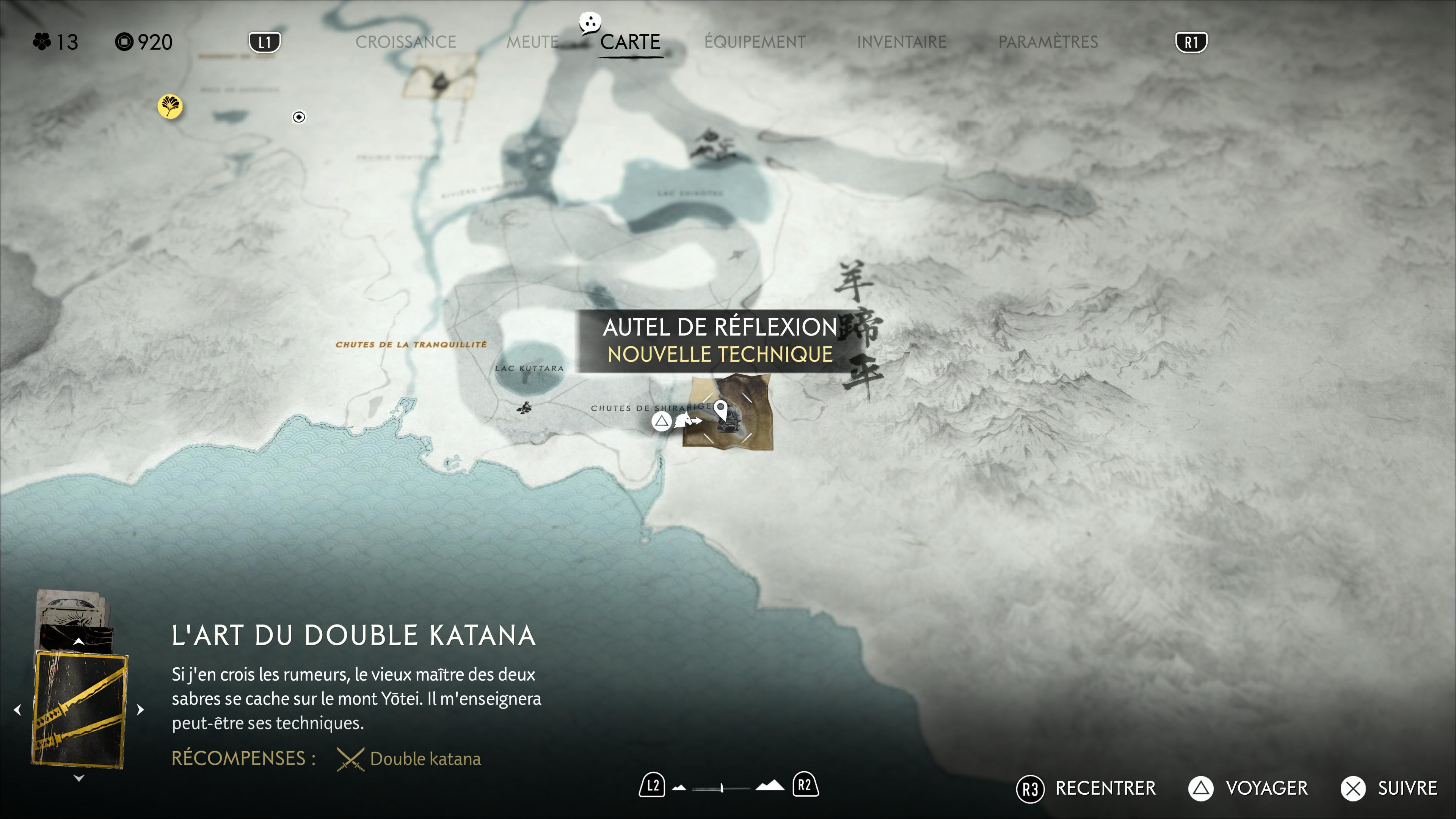This screenshot has height=819, width=1456.
Task: Click the small circular target map marker
Action: pos(299,117)
